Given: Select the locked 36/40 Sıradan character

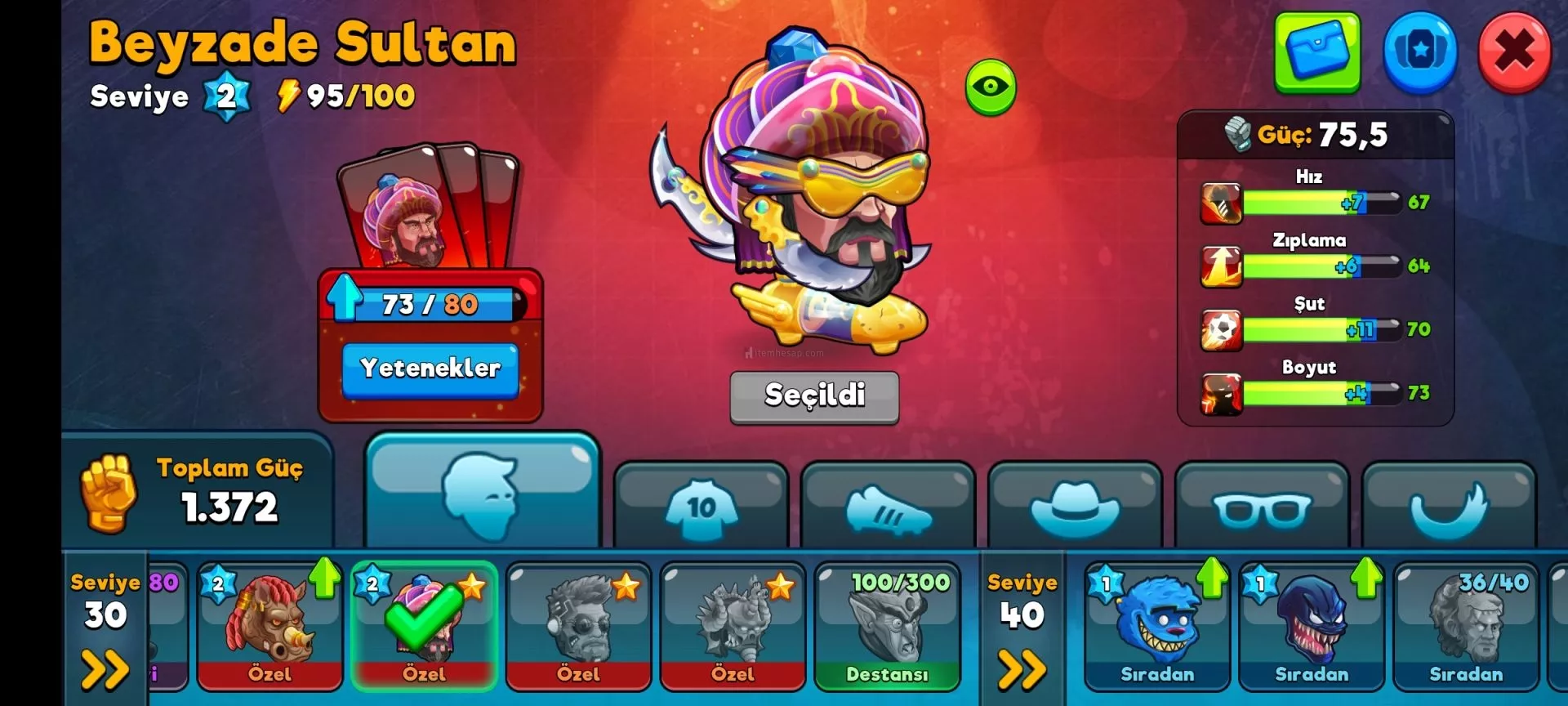Looking at the screenshot, I should pos(1465,625).
